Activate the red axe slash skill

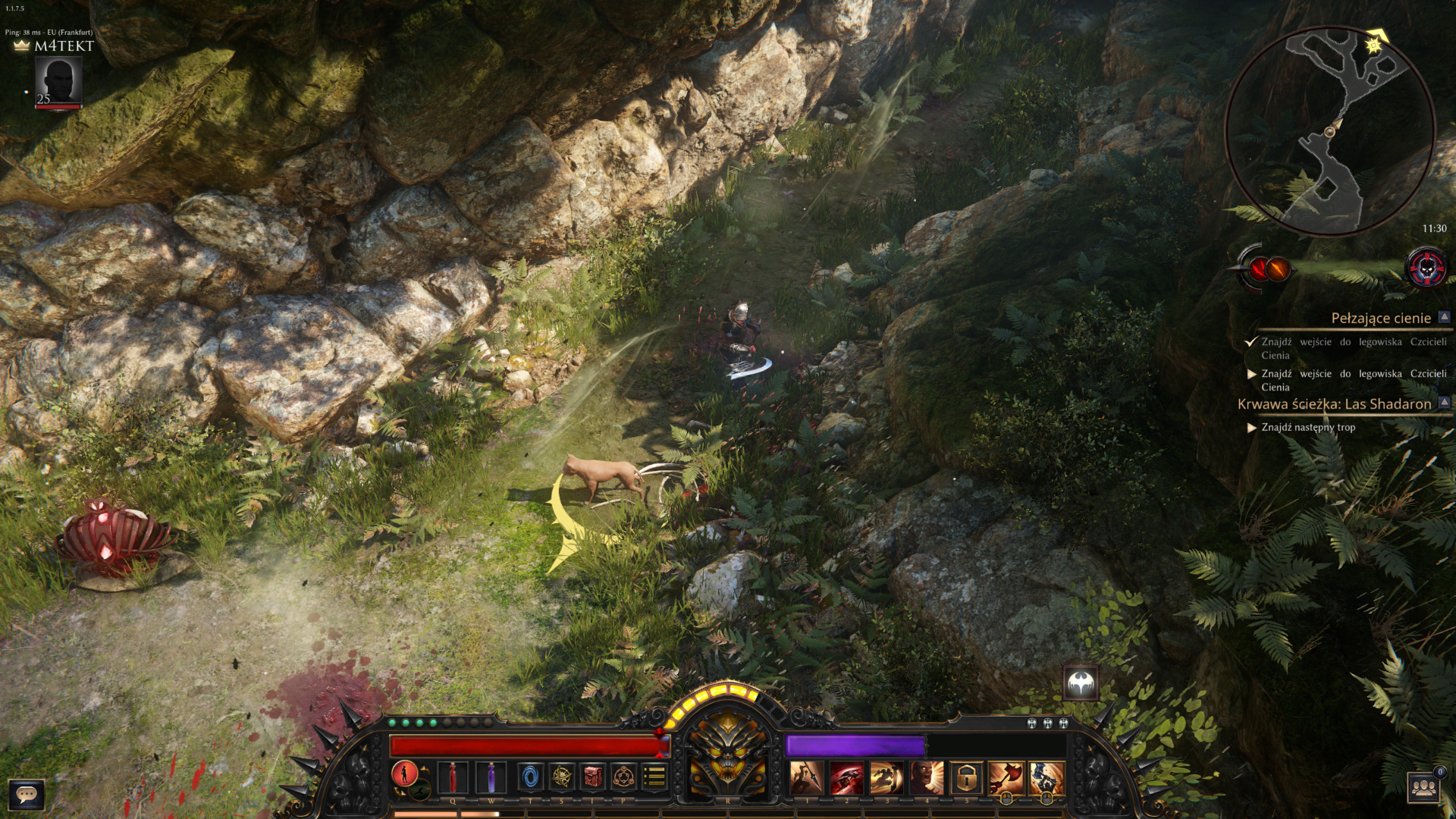pyautogui.click(x=846, y=778)
